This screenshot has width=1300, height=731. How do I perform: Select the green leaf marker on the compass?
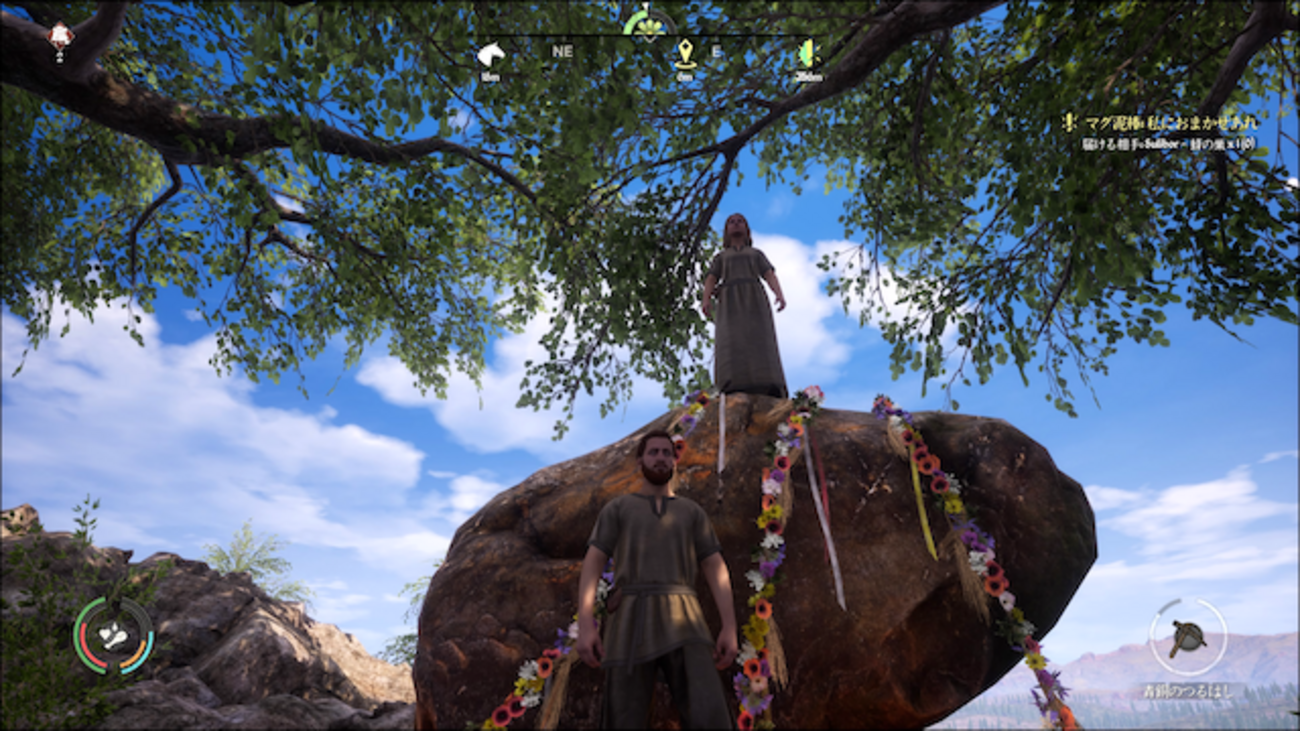[x=806, y=53]
